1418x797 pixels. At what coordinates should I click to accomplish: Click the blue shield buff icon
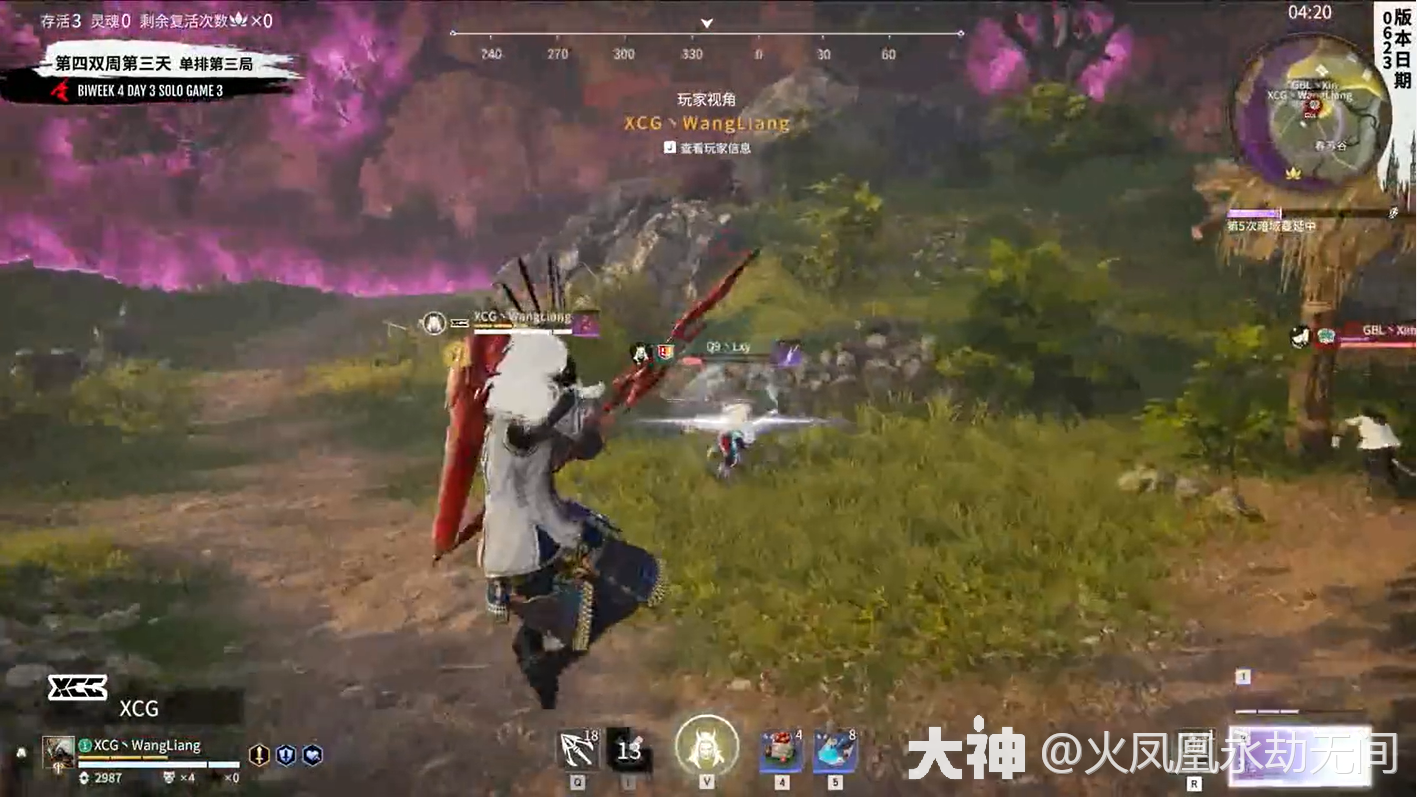click(x=285, y=755)
